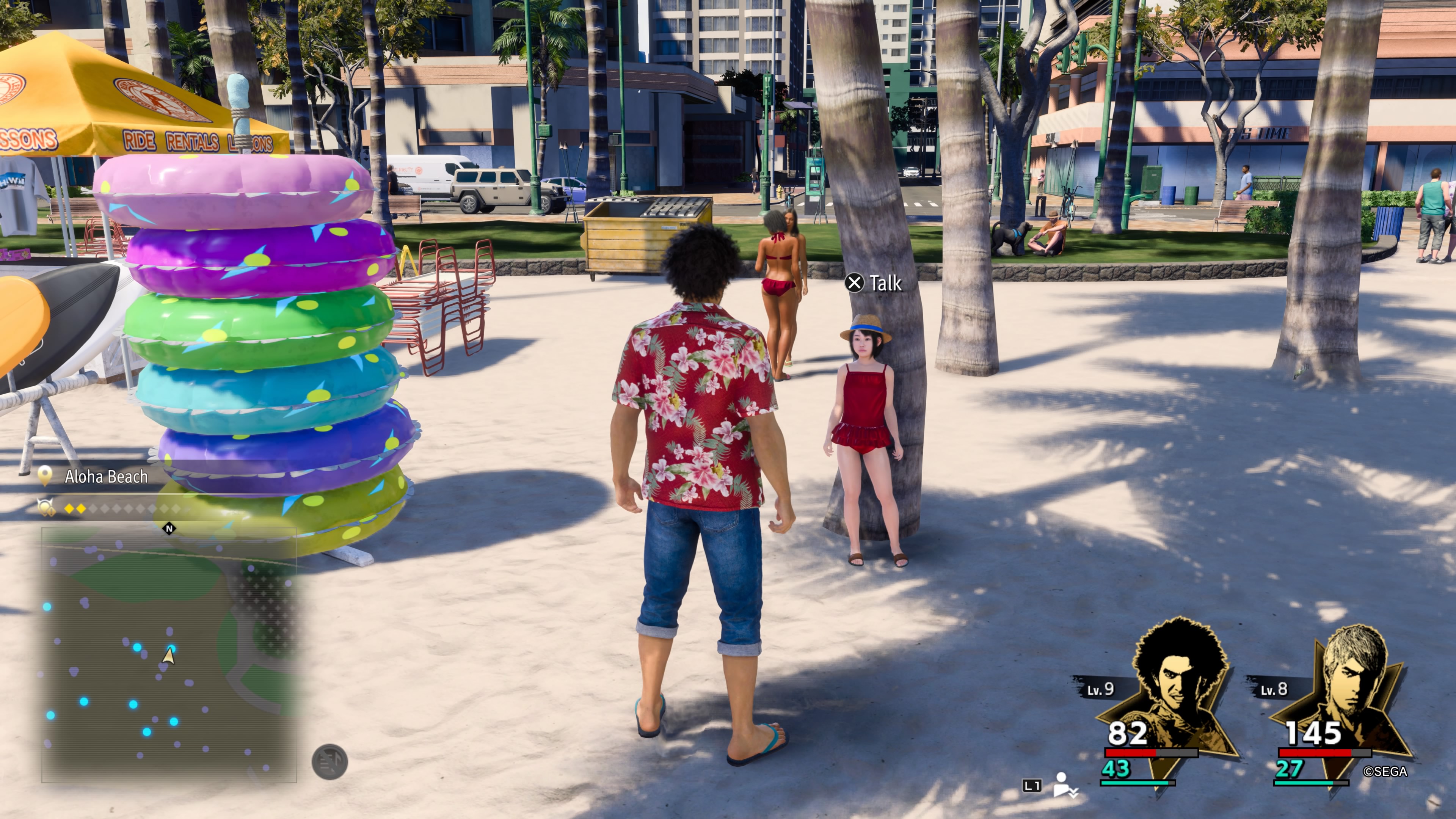Screen dimensions: 1456x819
Task: Click the north compass marker on the minimap
Action: [x=168, y=529]
